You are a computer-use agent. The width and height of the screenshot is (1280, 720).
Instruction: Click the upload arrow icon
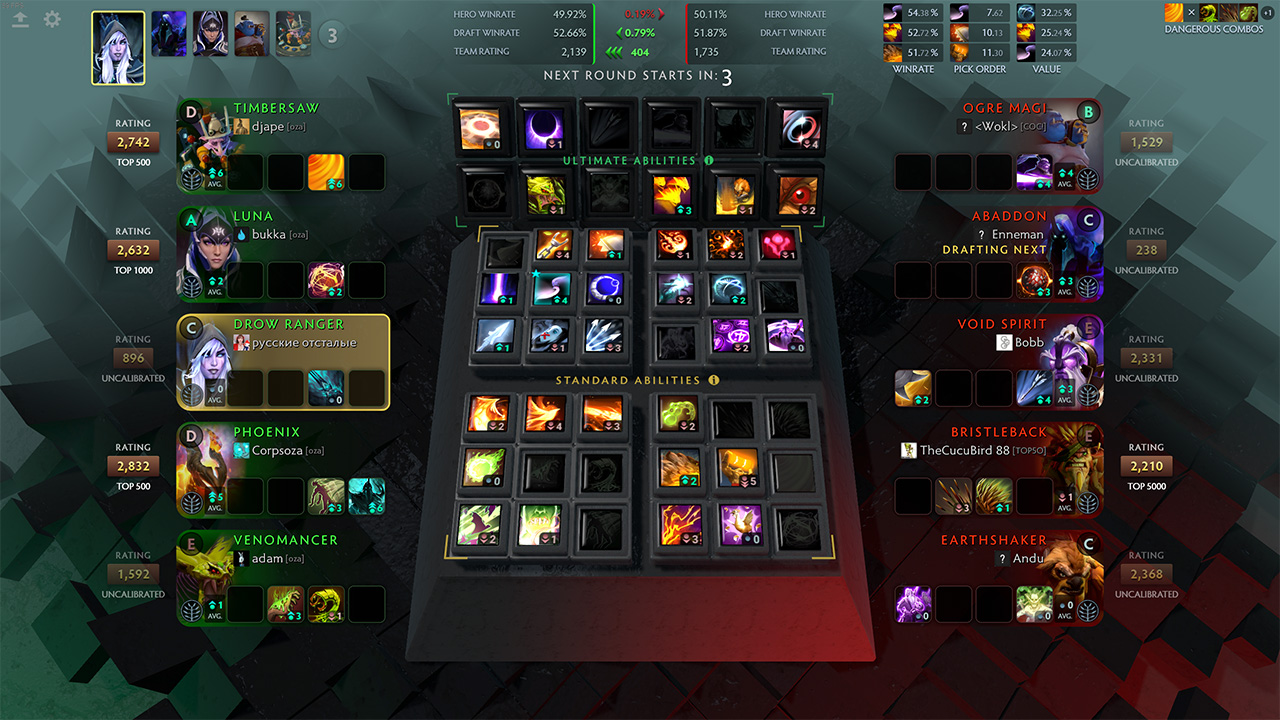[22, 20]
